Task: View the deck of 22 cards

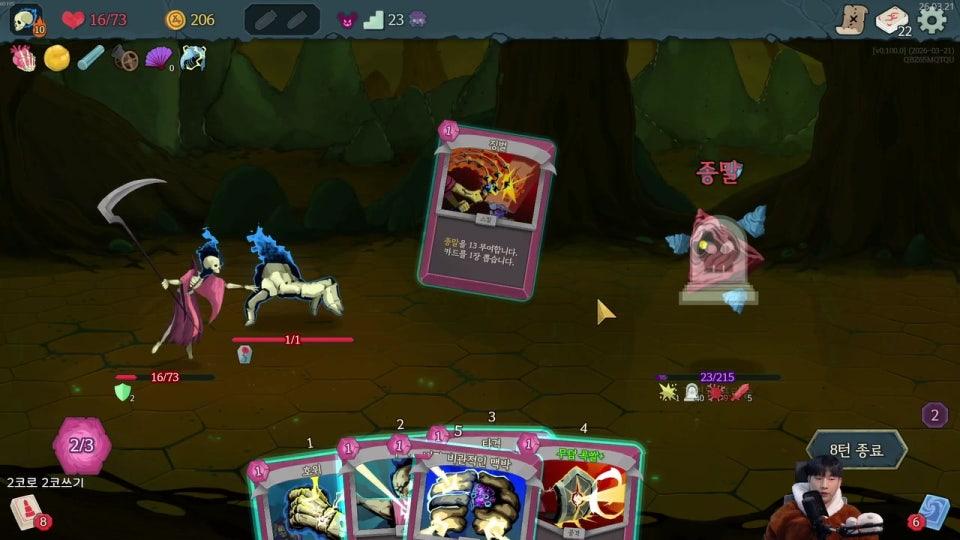Action: point(892,19)
